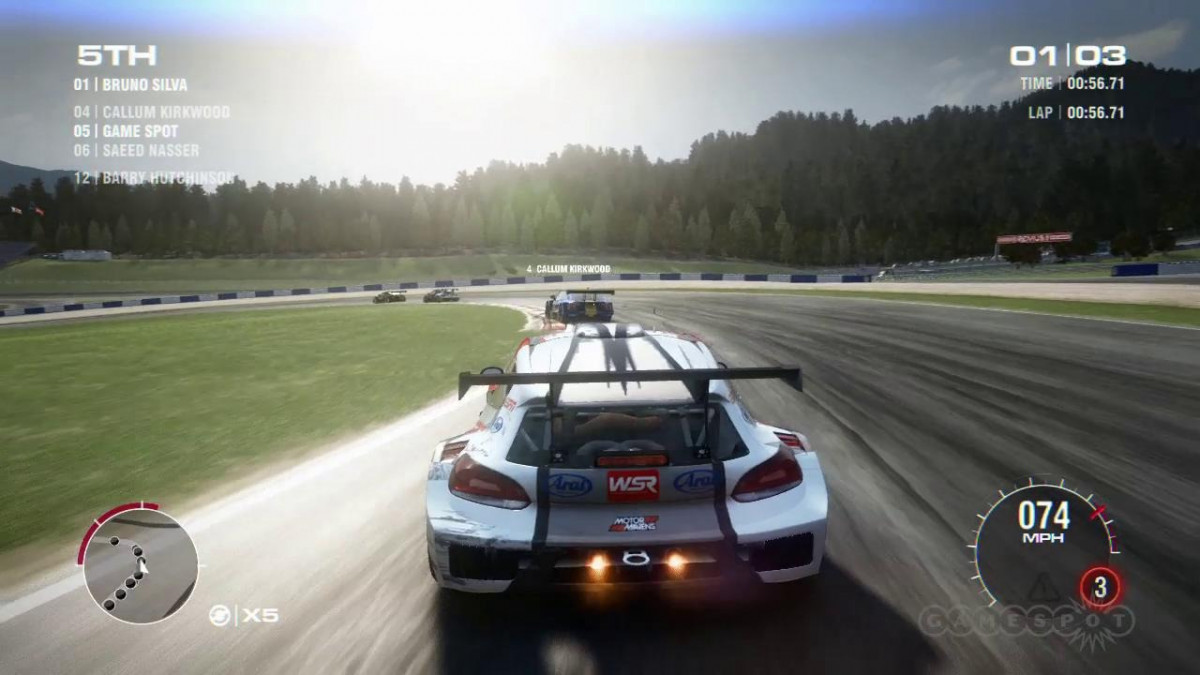The width and height of the screenshot is (1200, 675).
Task: Select Callum Kirkwood in the standings list
Action: pos(151,112)
